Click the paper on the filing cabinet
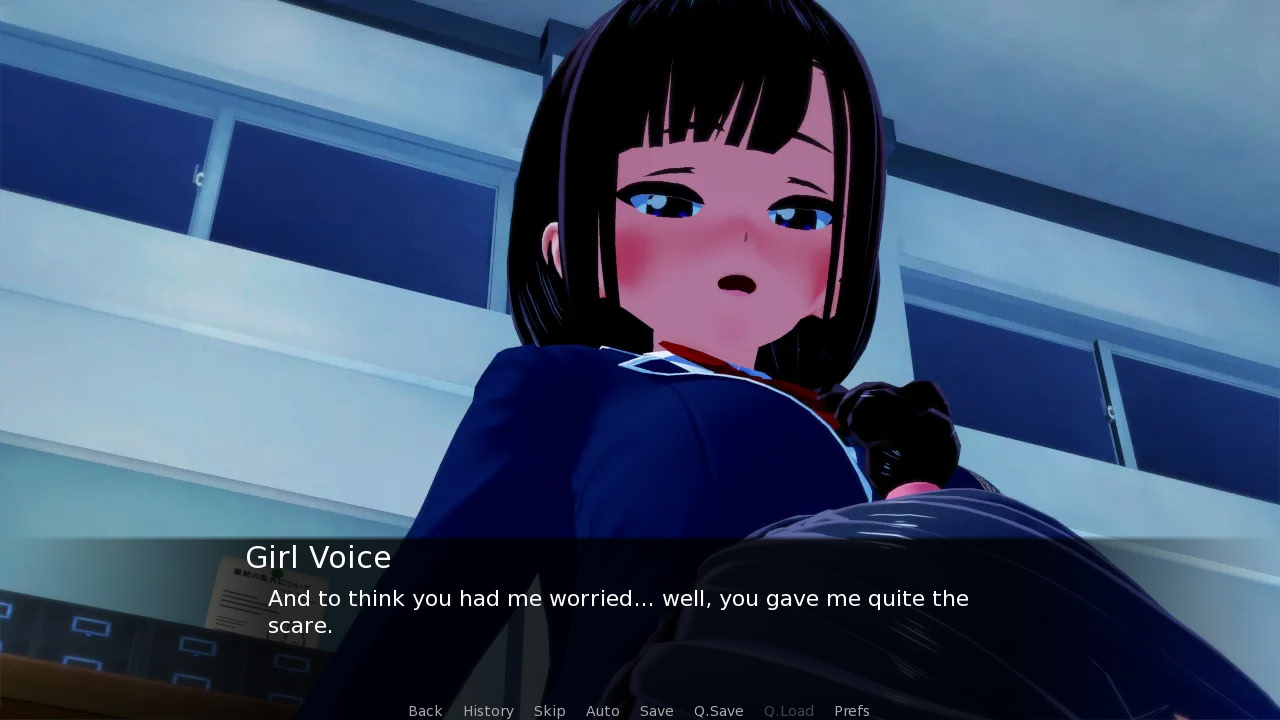The height and width of the screenshot is (720, 1280). point(245,585)
